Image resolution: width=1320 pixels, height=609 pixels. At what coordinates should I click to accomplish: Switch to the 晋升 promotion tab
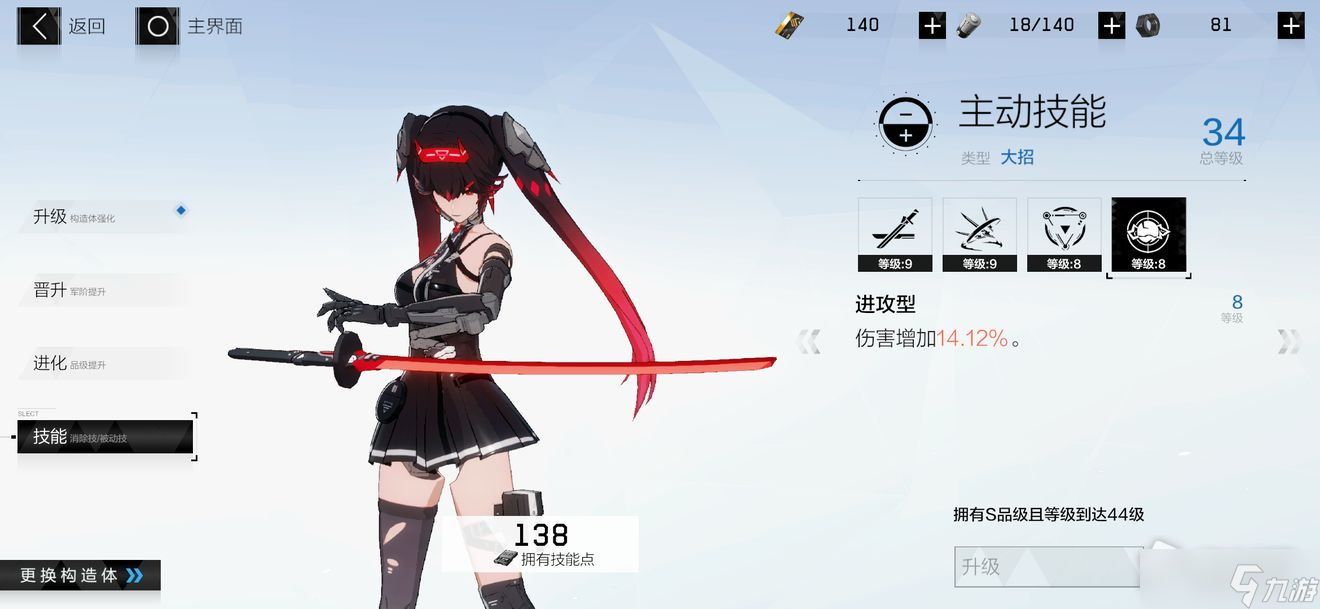(100, 290)
